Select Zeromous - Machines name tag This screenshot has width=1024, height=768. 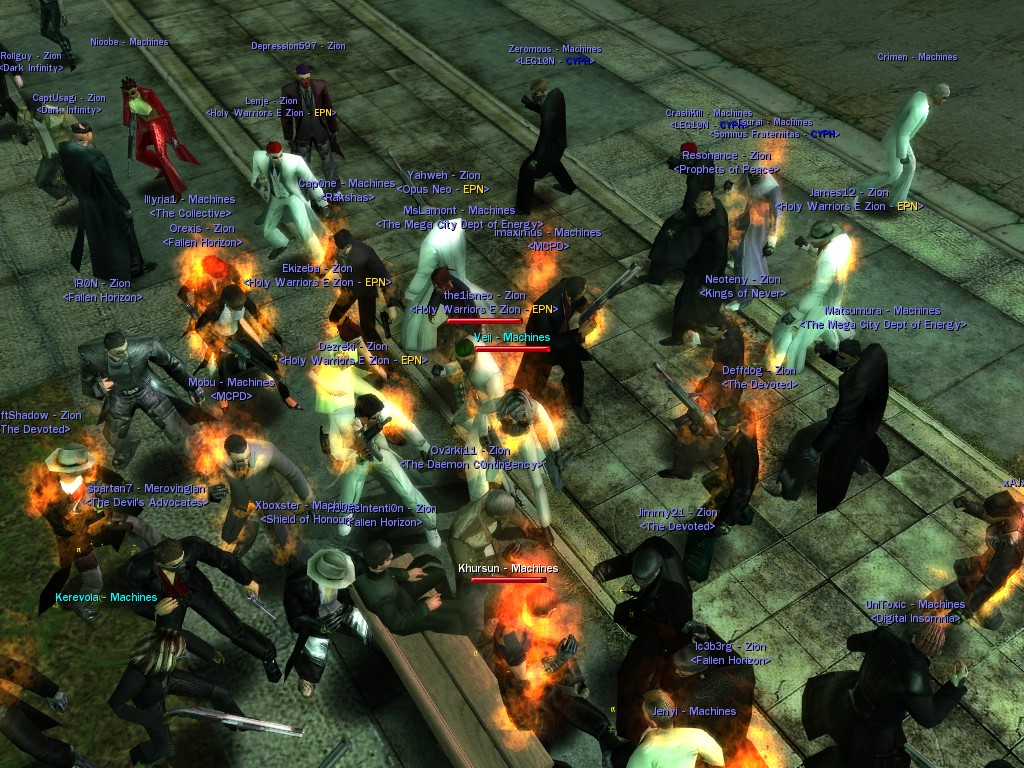[555, 49]
